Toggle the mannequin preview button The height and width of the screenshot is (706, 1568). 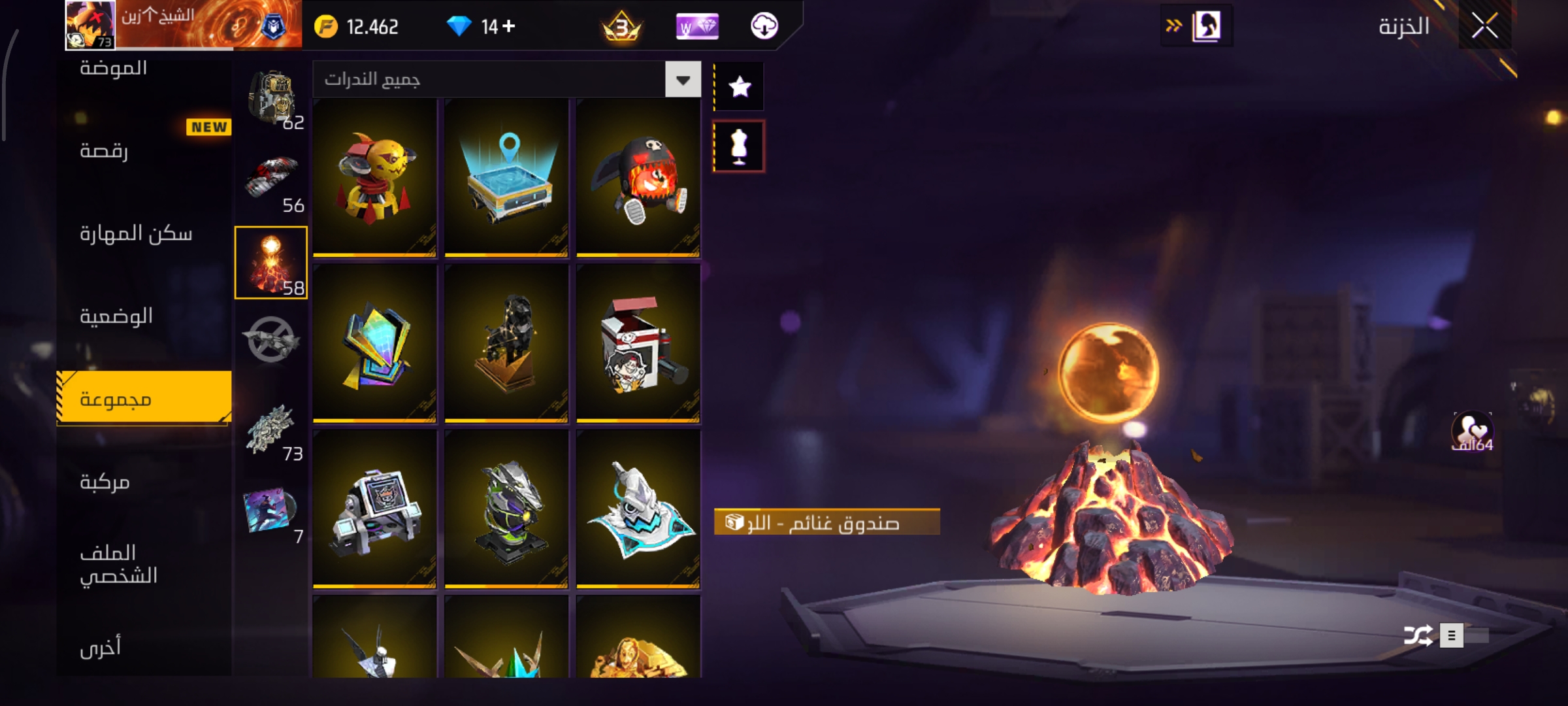click(739, 146)
